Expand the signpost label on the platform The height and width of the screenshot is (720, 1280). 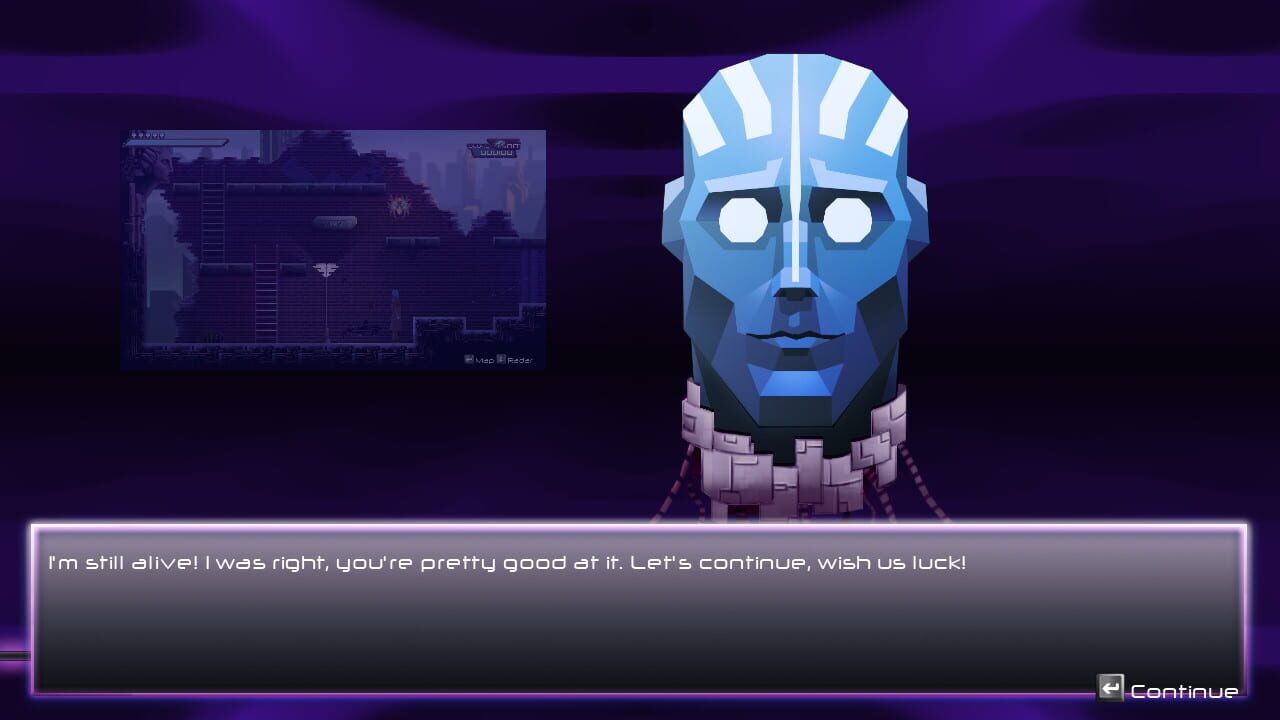335,222
